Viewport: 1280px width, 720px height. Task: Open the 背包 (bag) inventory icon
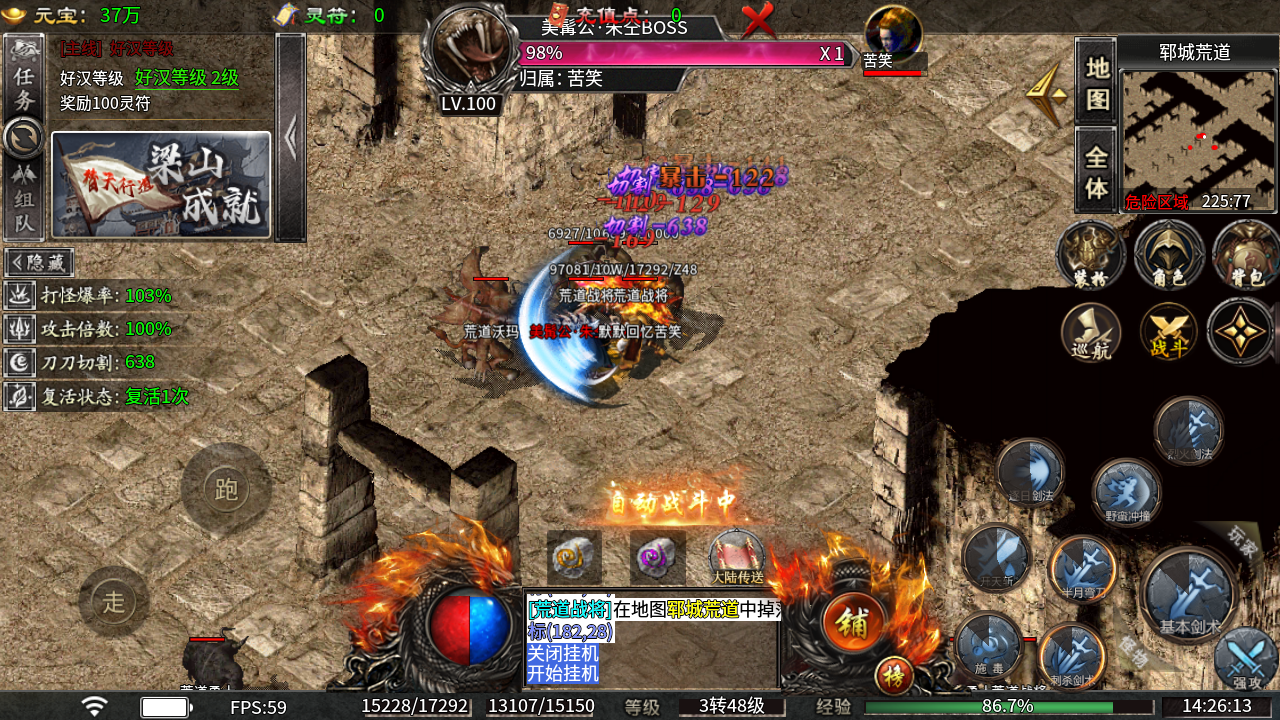1245,254
